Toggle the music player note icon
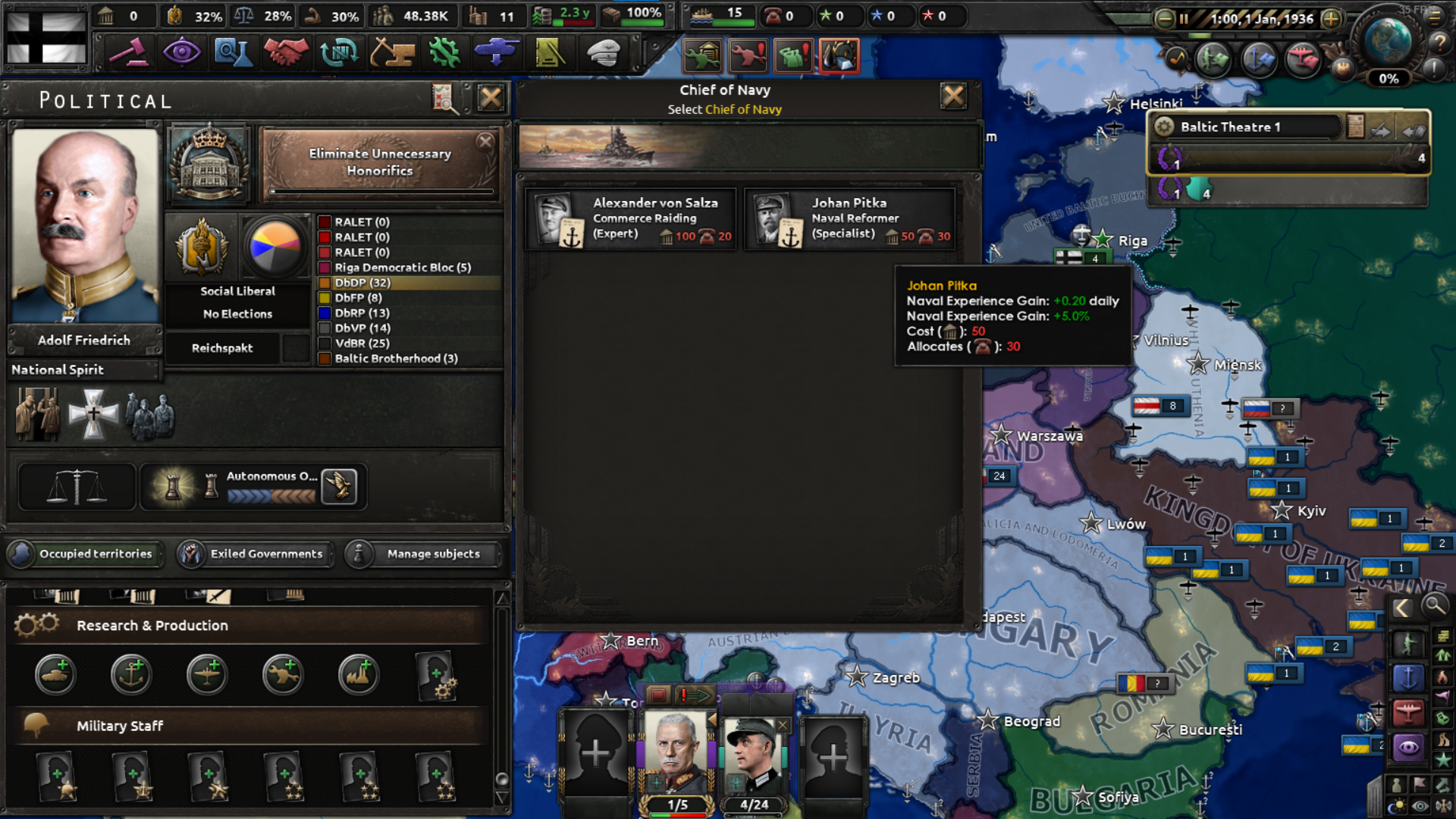 point(1175,57)
